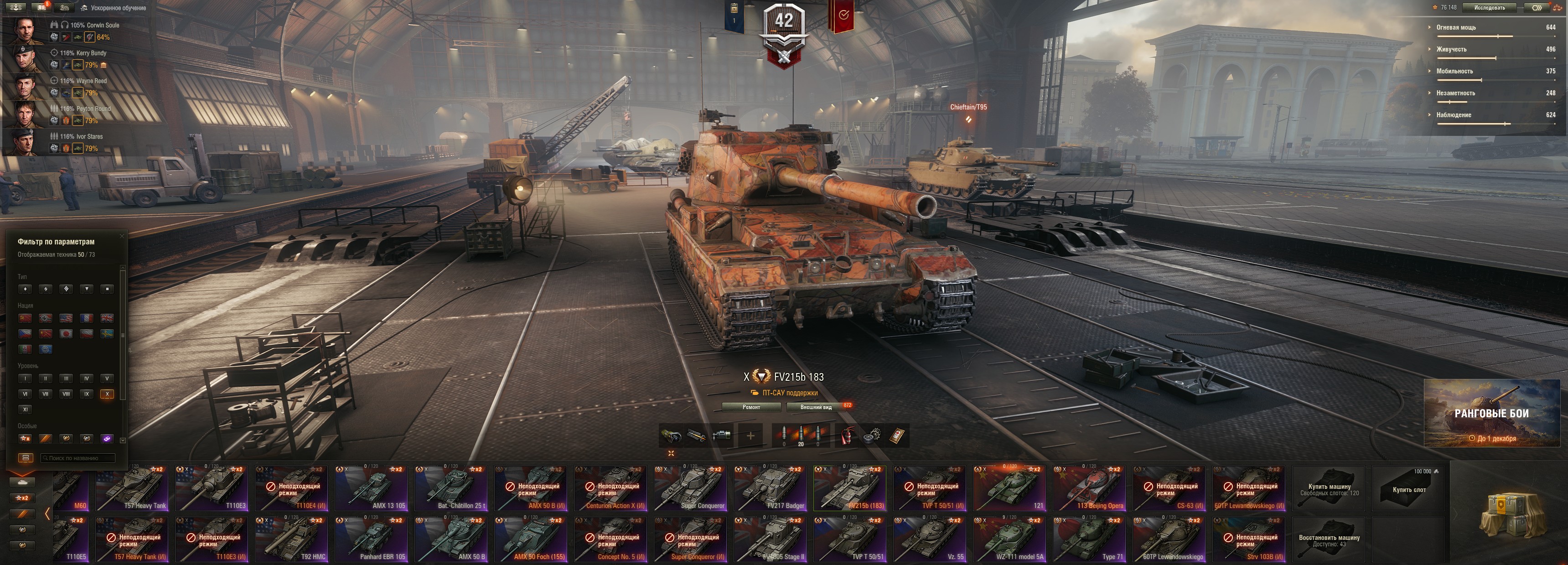The image size is (1568, 565).
Task: Click the Ремонт (Repair) button
Action: (751, 407)
